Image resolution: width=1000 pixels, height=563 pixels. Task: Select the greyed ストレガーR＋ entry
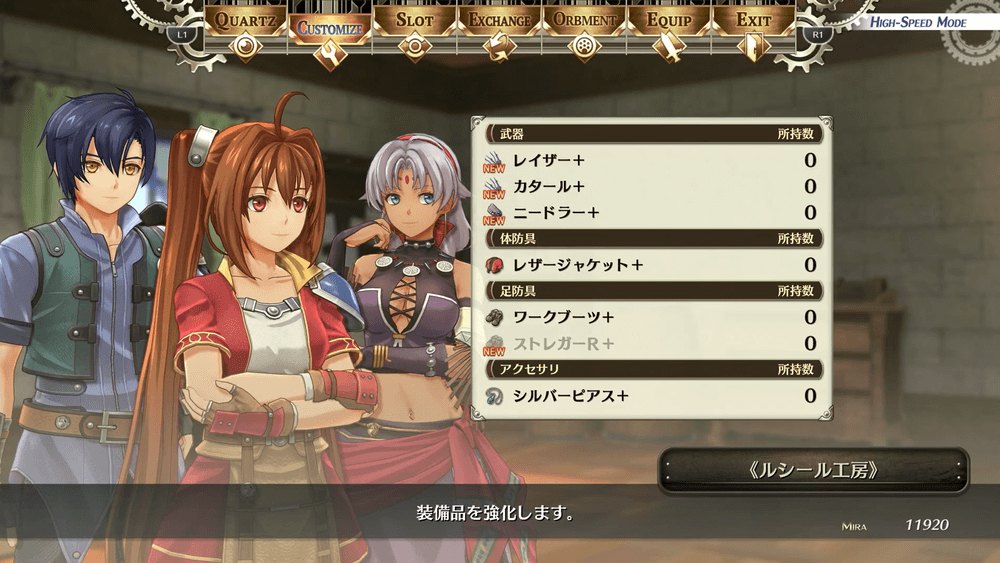[x=650, y=343]
